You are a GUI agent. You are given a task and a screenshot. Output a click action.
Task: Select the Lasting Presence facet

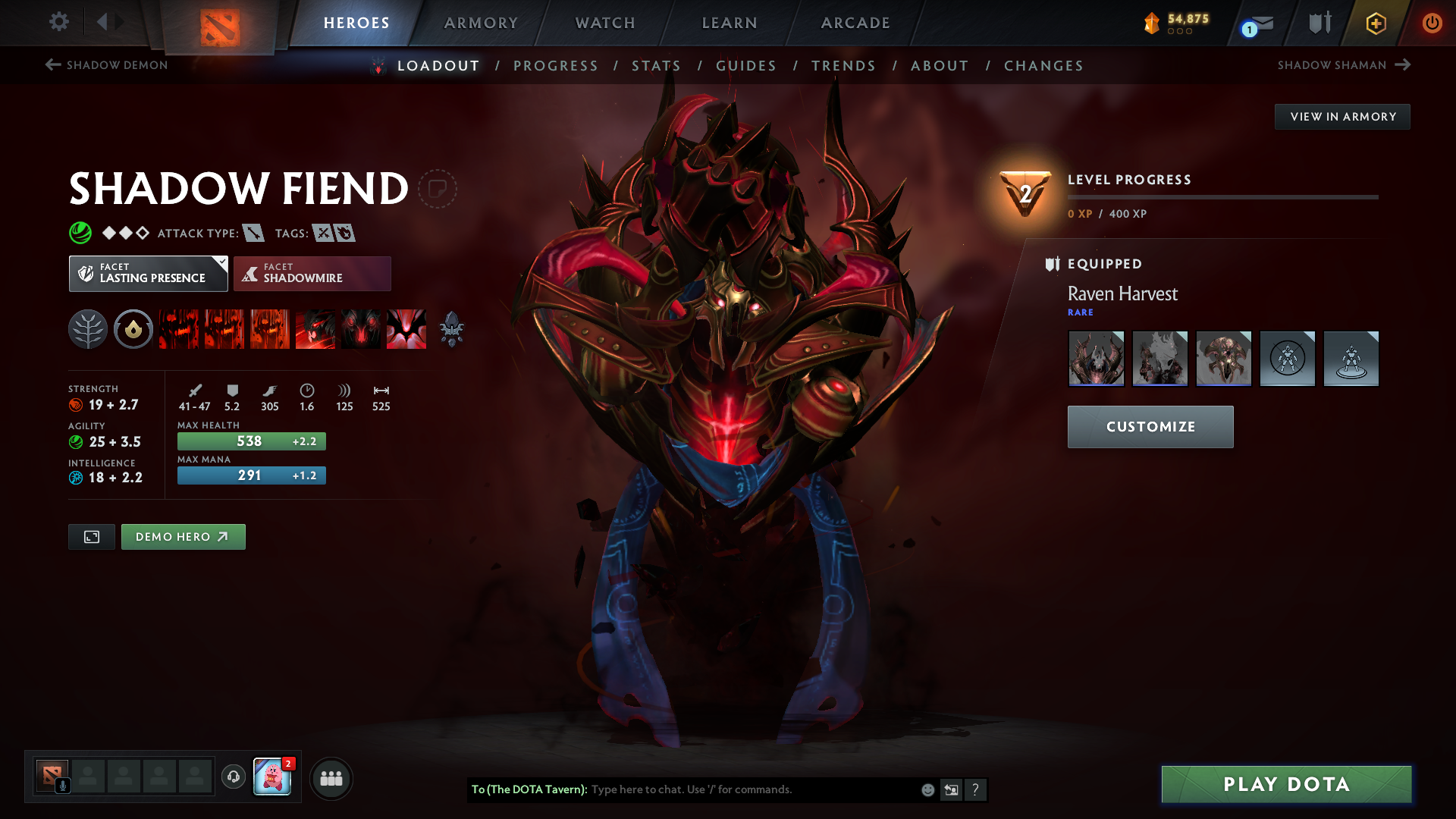coord(148,275)
